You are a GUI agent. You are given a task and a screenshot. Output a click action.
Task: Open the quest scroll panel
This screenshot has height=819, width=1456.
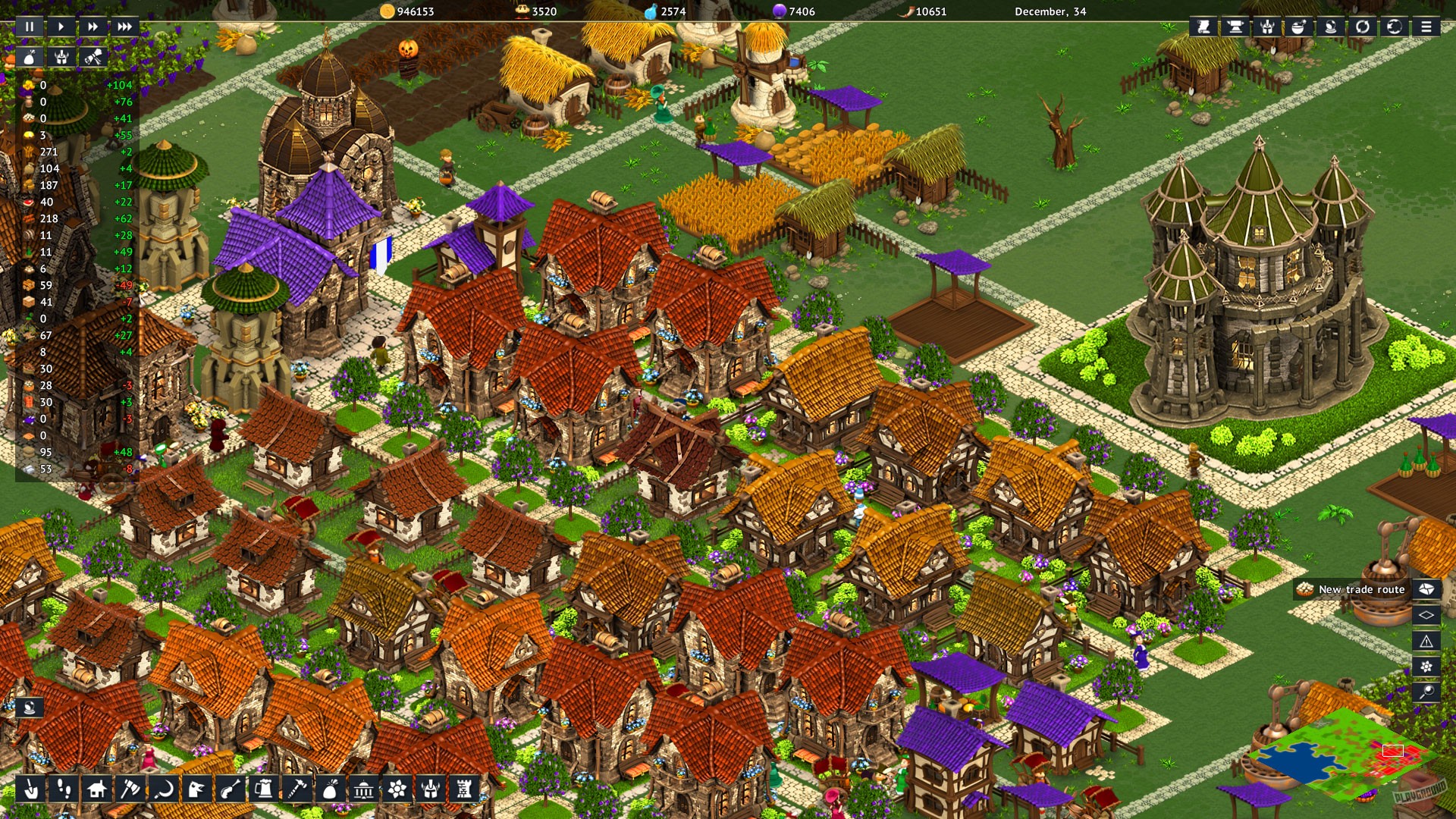click(x=1204, y=27)
